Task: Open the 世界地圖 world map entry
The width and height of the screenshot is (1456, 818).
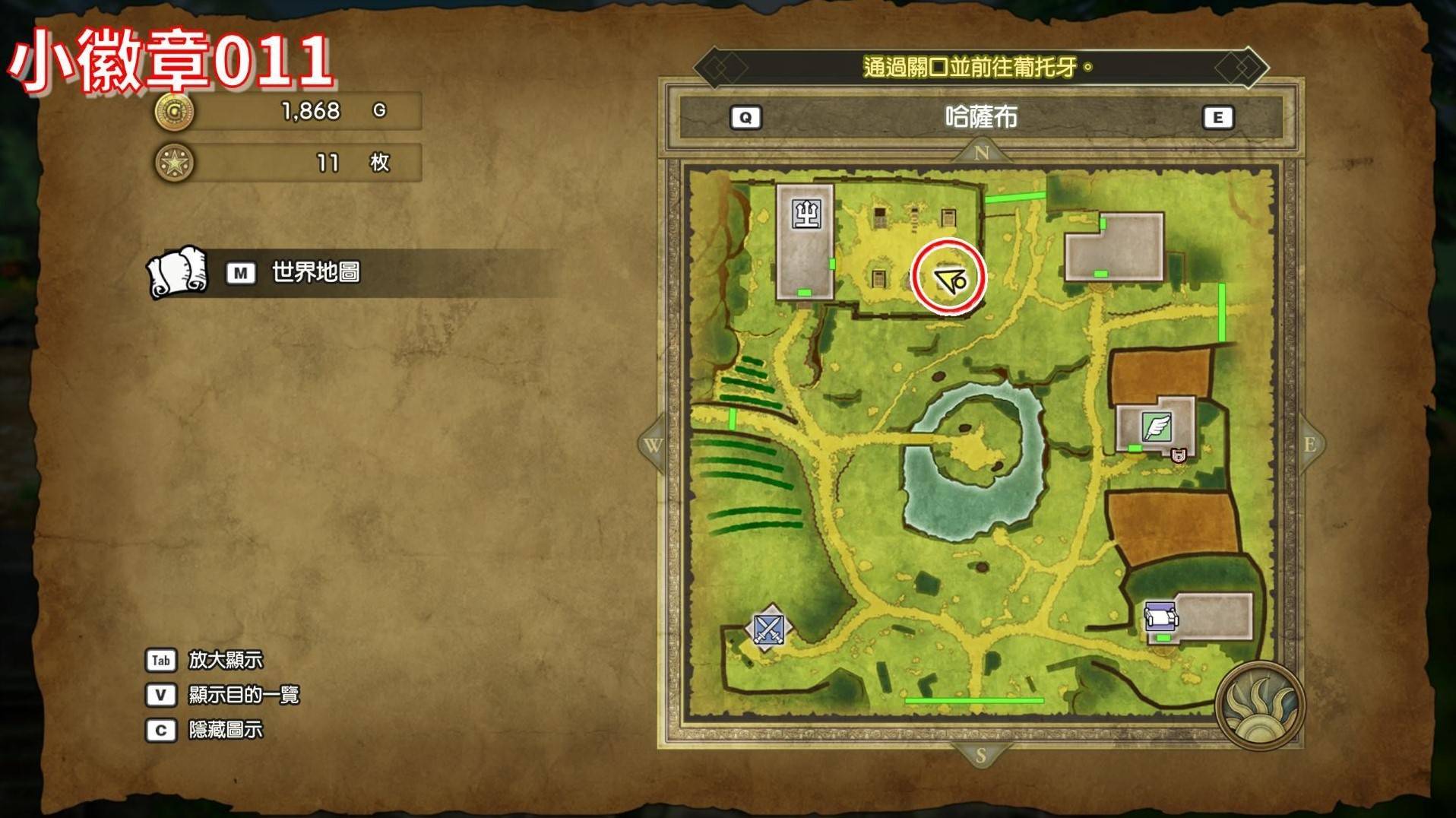Action: coord(315,272)
